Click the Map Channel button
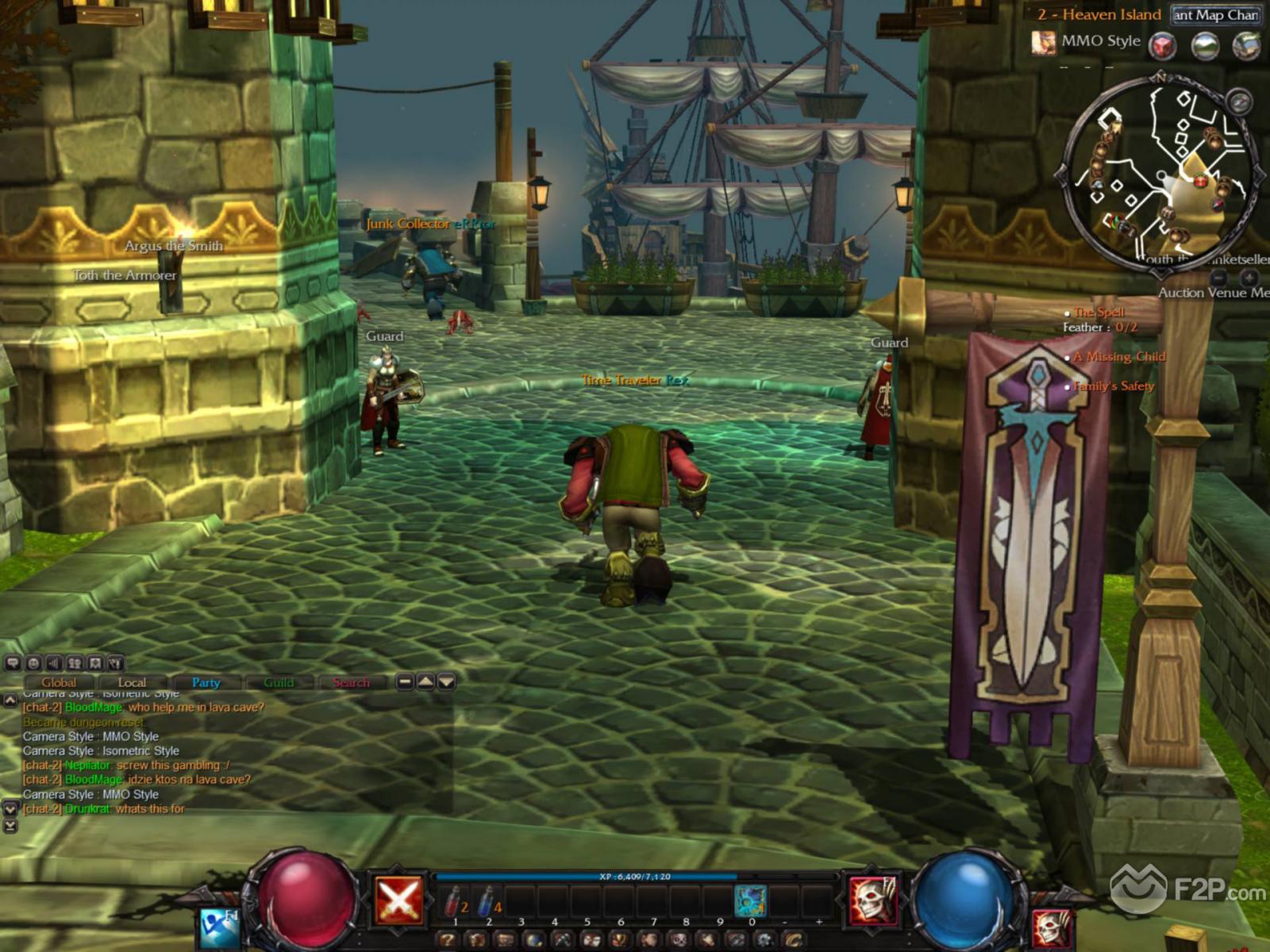1270x952 pixels. click(1215, 15)
